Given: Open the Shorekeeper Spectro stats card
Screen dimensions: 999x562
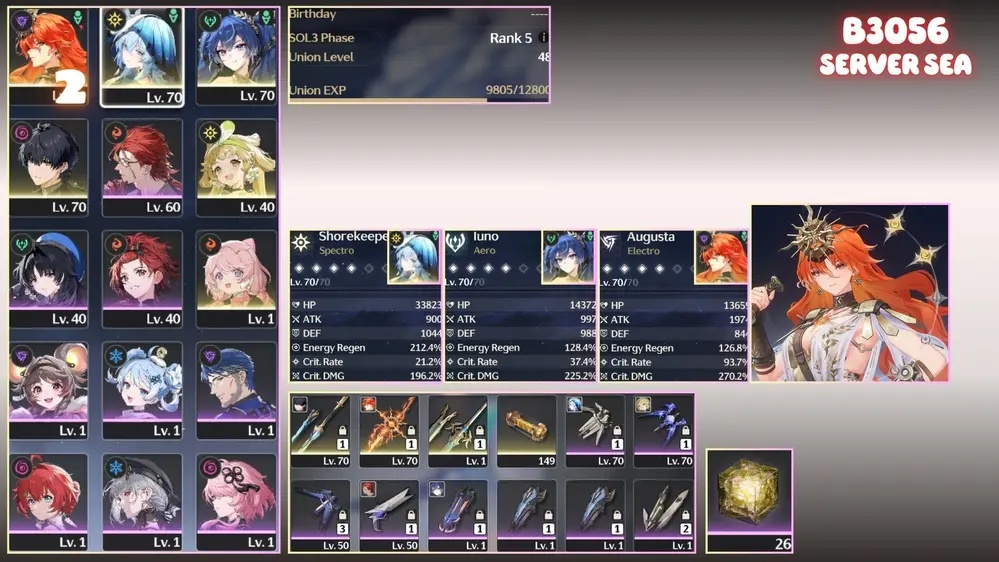Looking at the screenshot, I should 364,306.
